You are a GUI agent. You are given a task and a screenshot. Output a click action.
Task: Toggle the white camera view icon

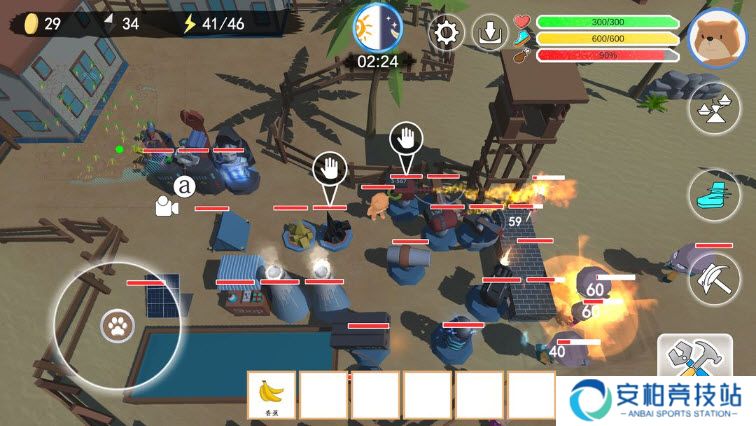(165, 207)
